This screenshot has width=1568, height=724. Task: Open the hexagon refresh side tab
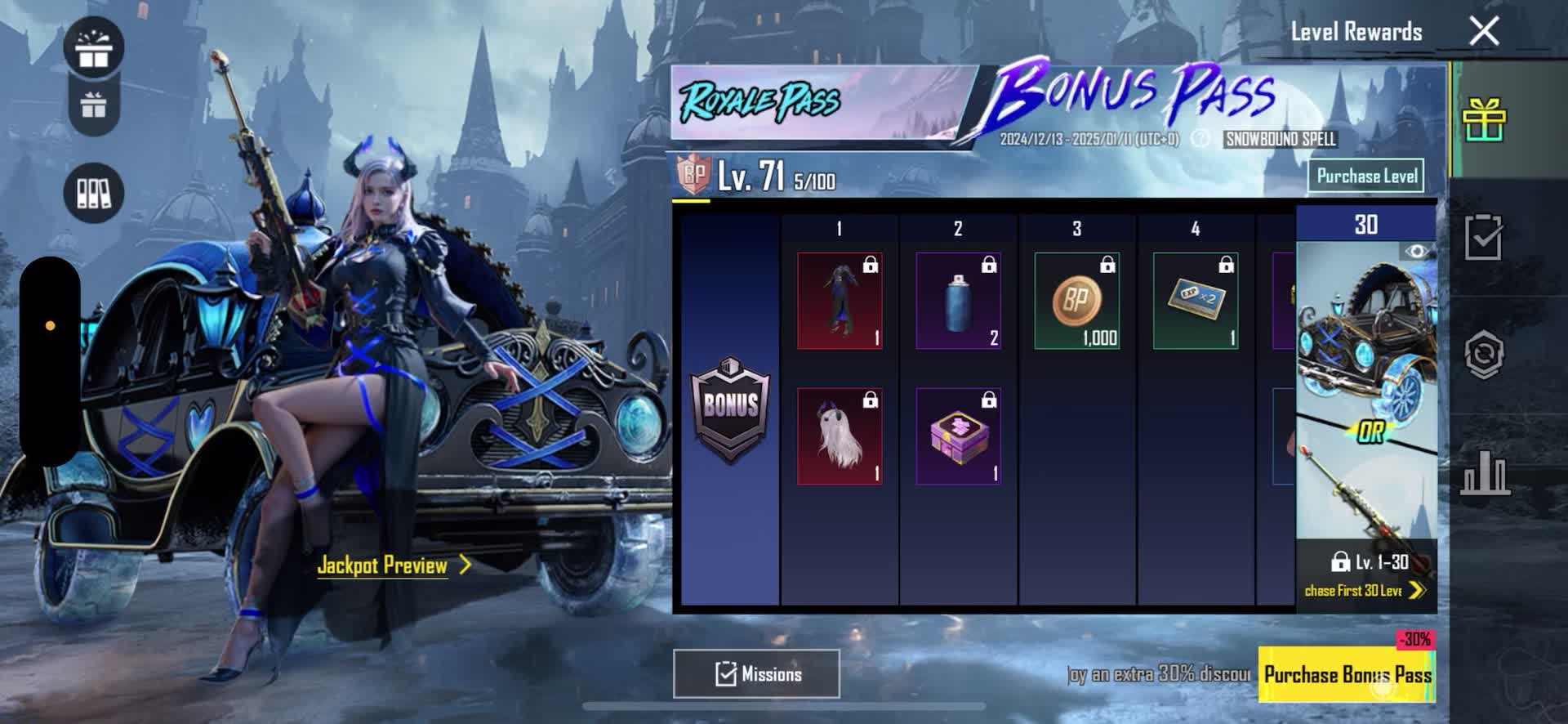tap(1484, 355)
